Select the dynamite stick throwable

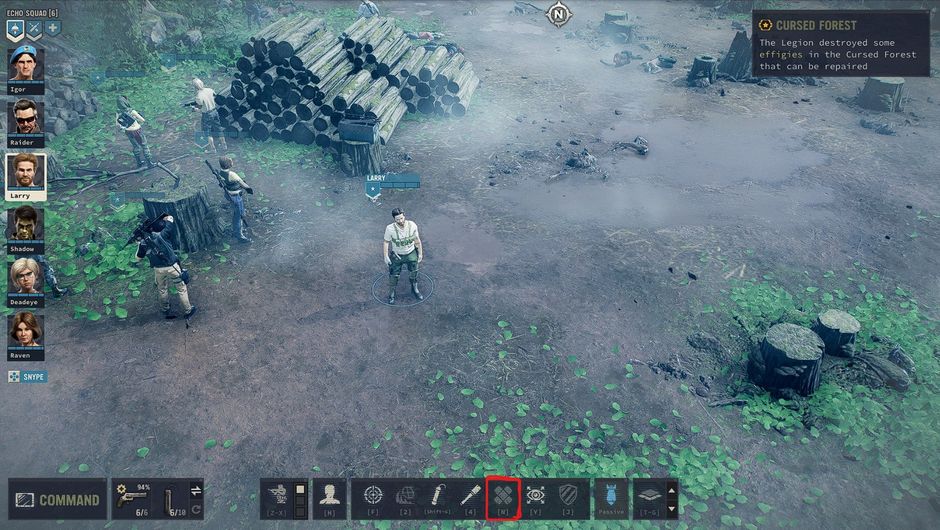tap(438, 496)
